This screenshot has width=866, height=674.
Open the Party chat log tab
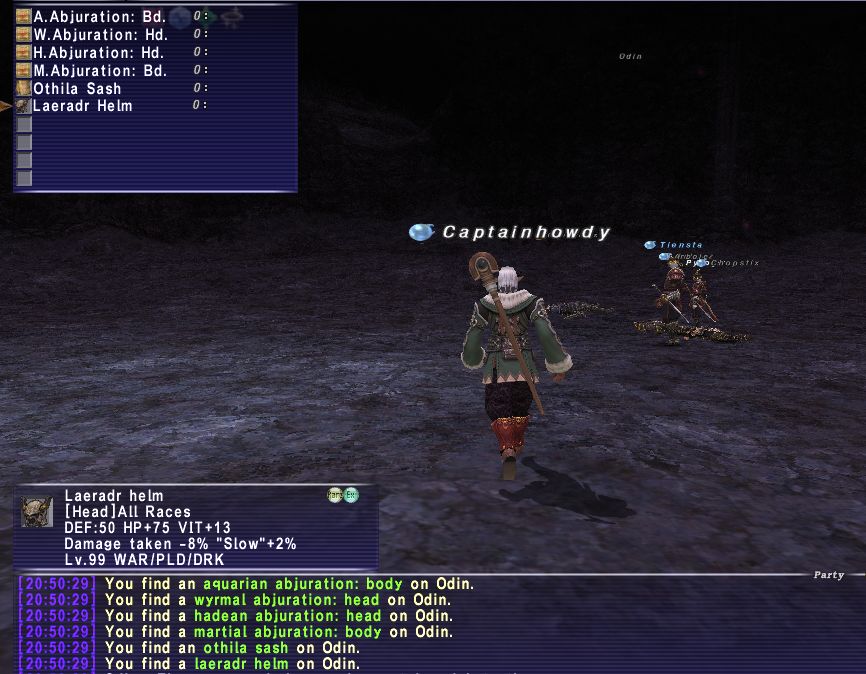(828, 575)
